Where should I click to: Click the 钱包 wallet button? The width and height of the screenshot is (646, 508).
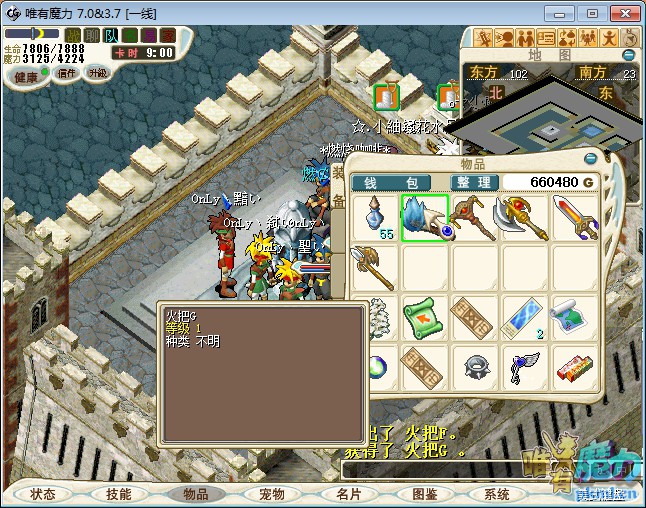point(396,182)
